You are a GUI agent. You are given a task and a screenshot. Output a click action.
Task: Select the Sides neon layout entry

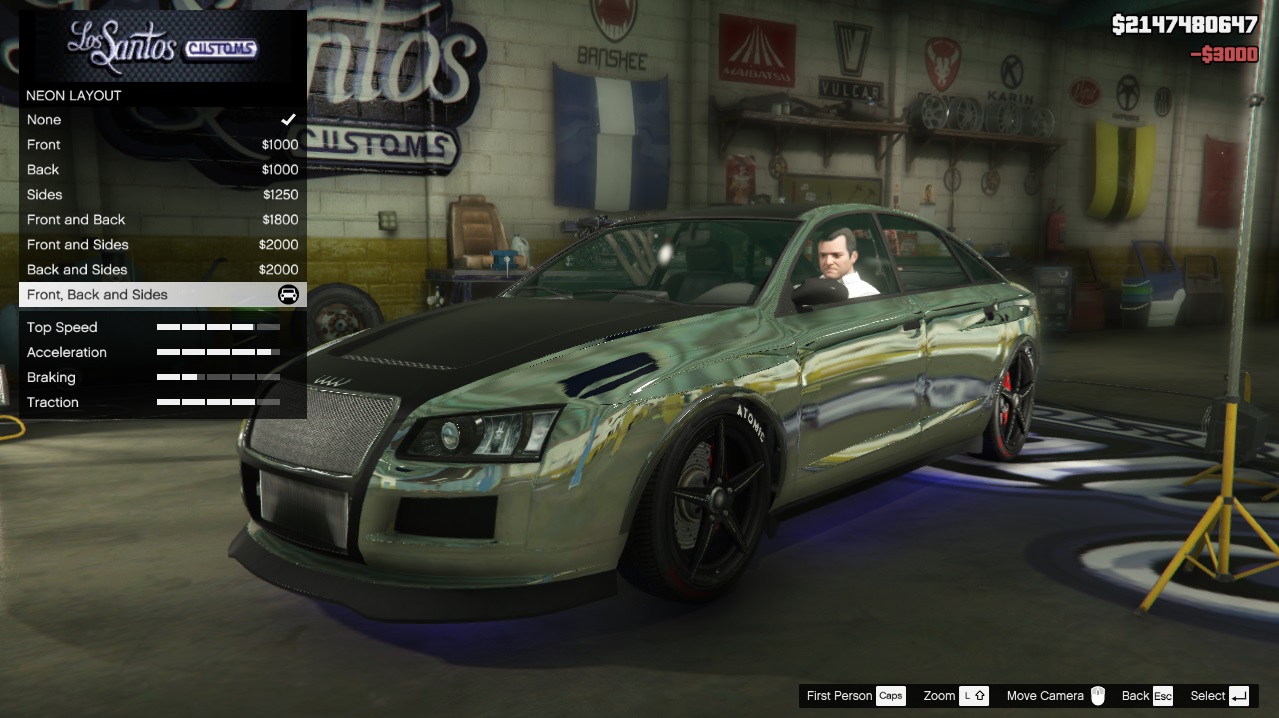pyautogui.click(x=162, y=195)
